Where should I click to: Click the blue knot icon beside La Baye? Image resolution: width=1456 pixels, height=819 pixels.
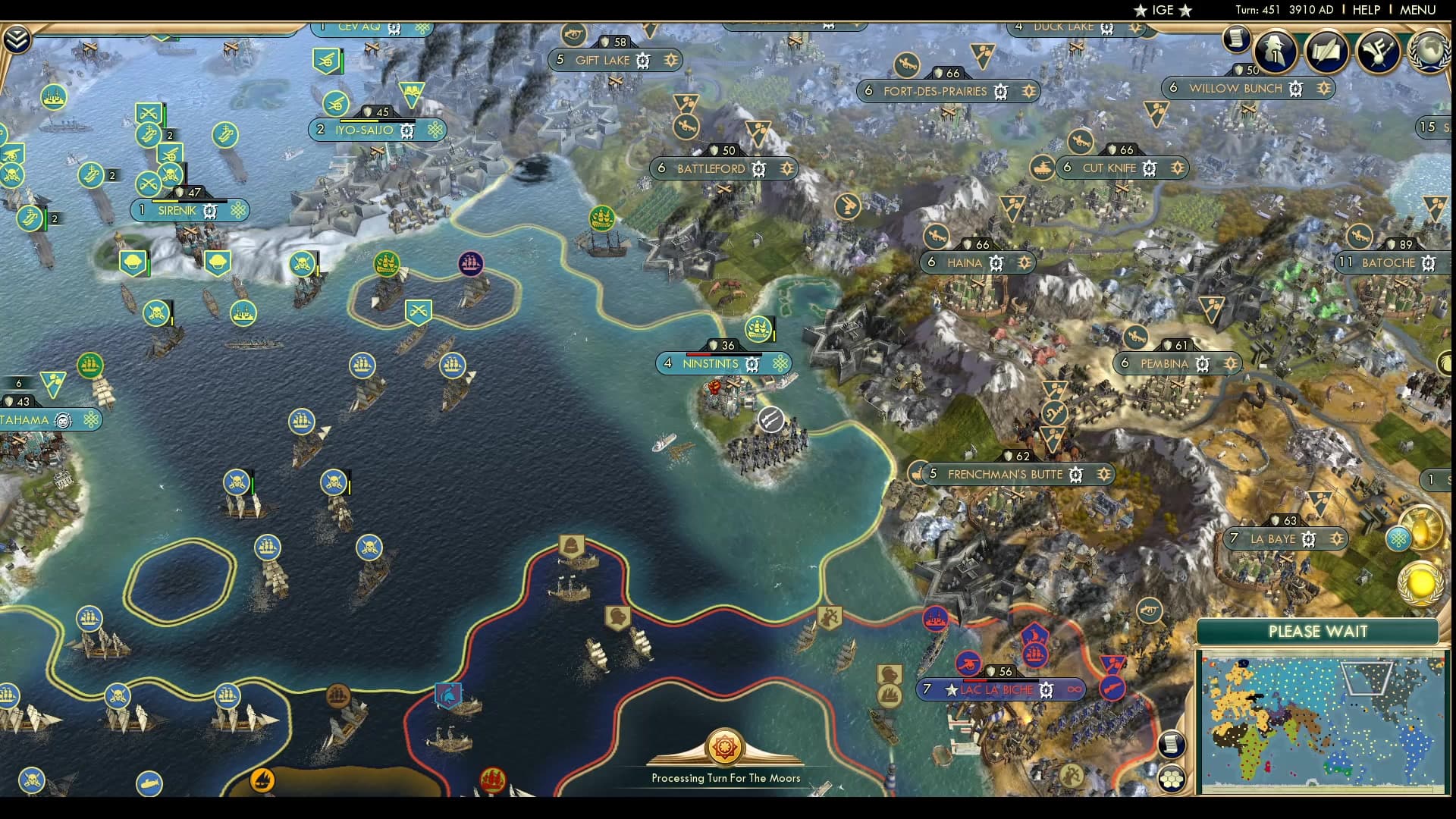tap(1398, 540)
